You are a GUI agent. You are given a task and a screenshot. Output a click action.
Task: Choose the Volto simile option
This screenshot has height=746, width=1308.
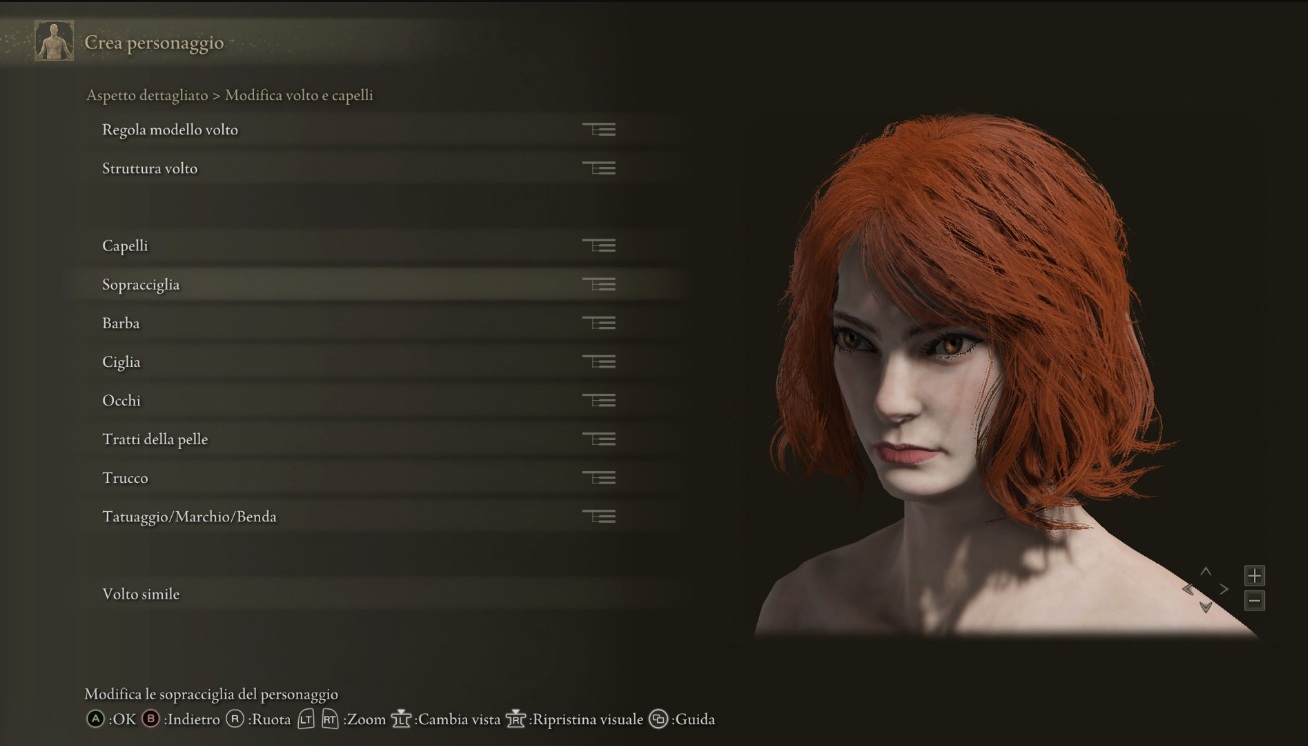pos(141,594)
